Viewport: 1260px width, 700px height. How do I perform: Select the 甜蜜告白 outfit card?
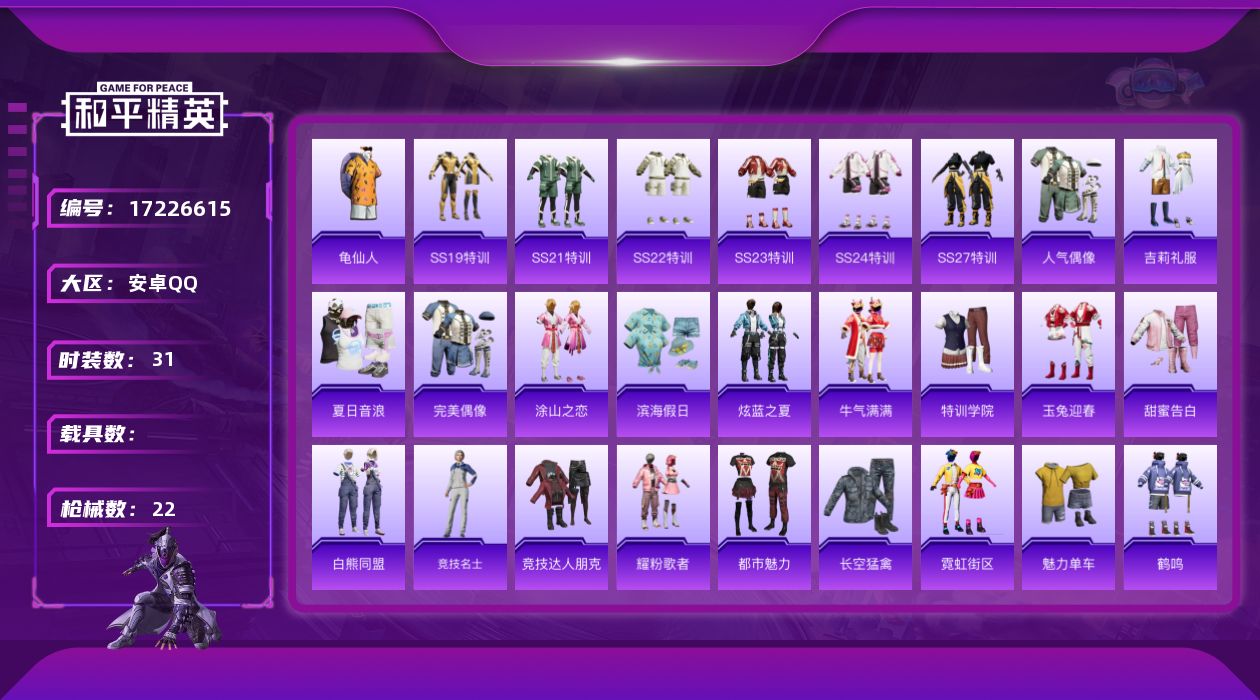click(1170, 363)
